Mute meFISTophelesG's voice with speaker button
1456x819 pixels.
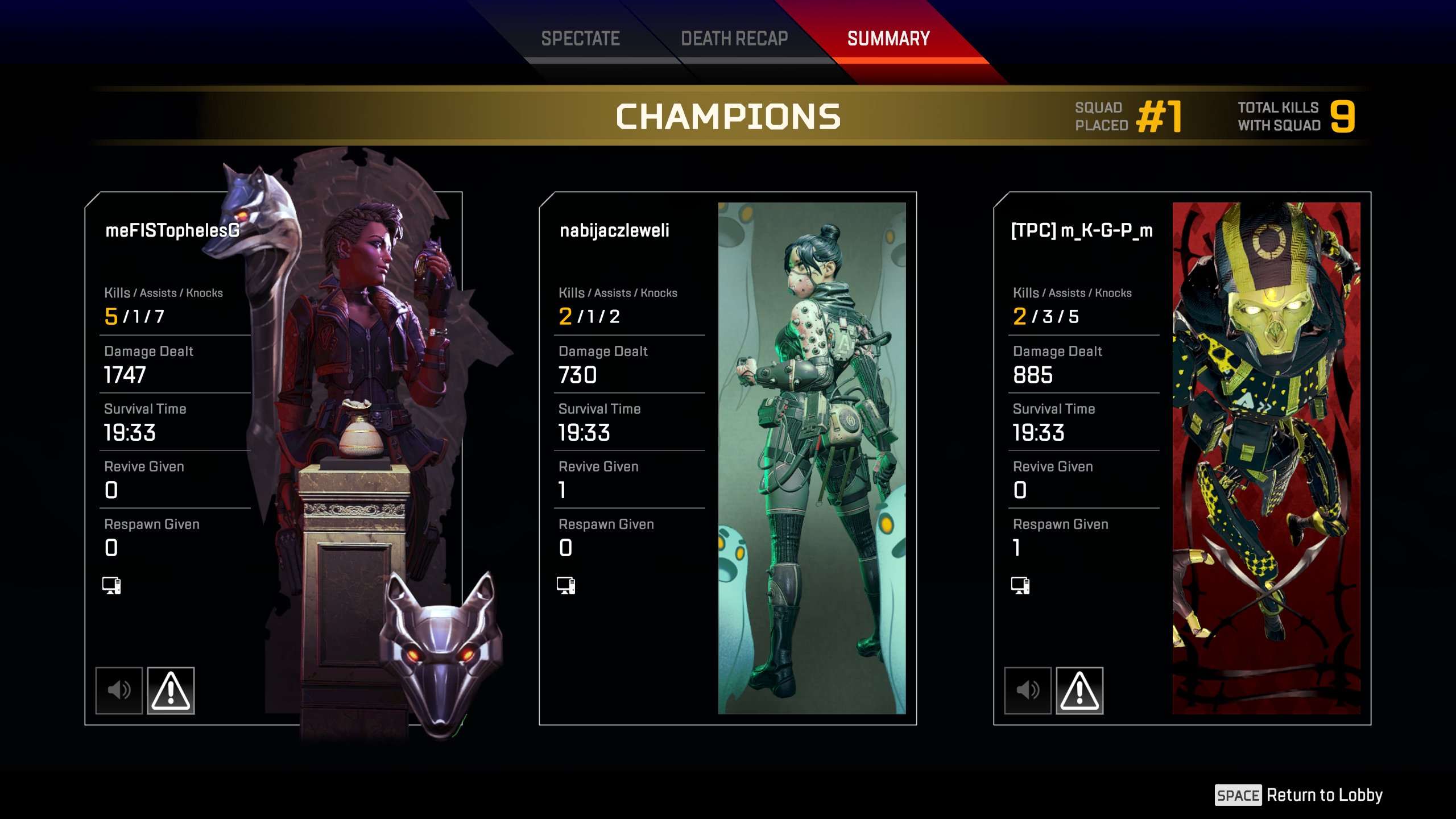(x=119, y=690)
